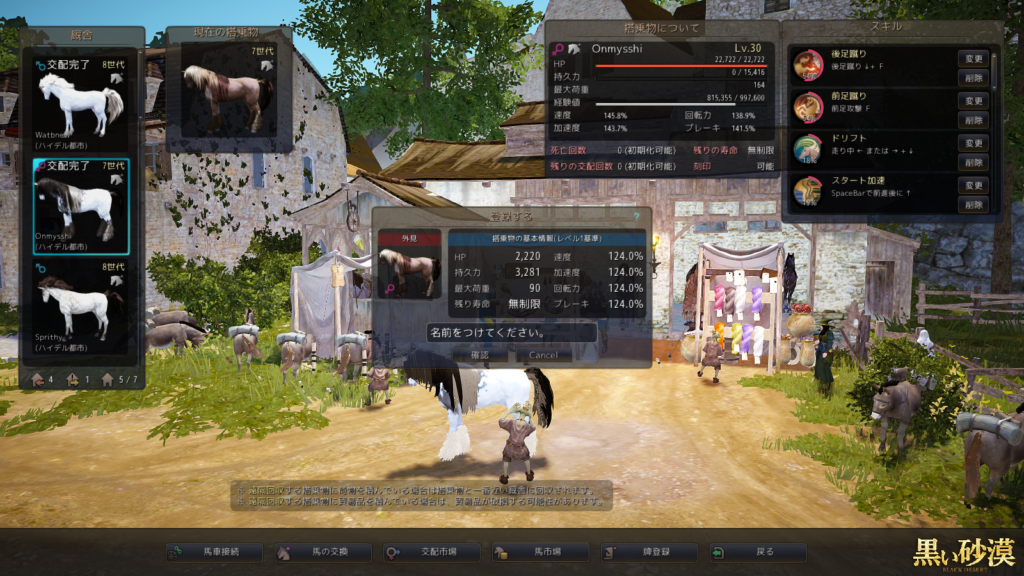1024x576 pixels.
Task: Change the 後足蹴り hind kick skill
Action: point(973,58)
